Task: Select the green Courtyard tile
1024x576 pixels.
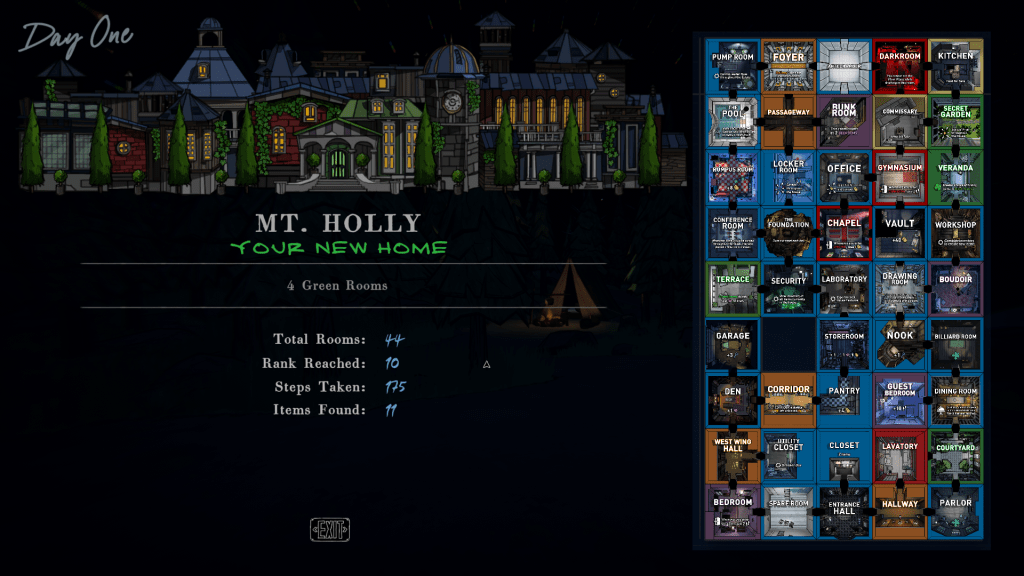Action: (955, 456)
